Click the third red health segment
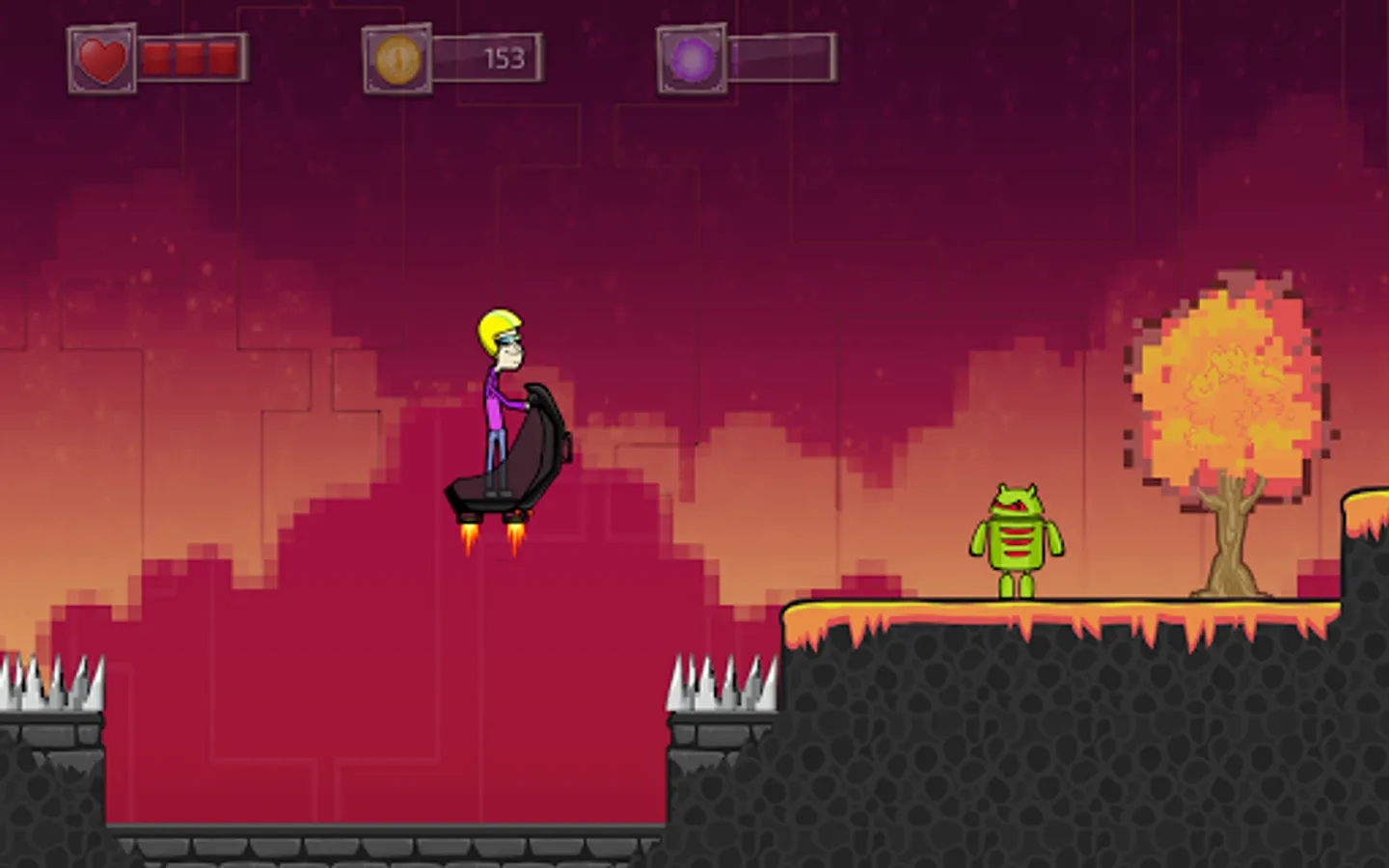 click(x=224, y=60)
